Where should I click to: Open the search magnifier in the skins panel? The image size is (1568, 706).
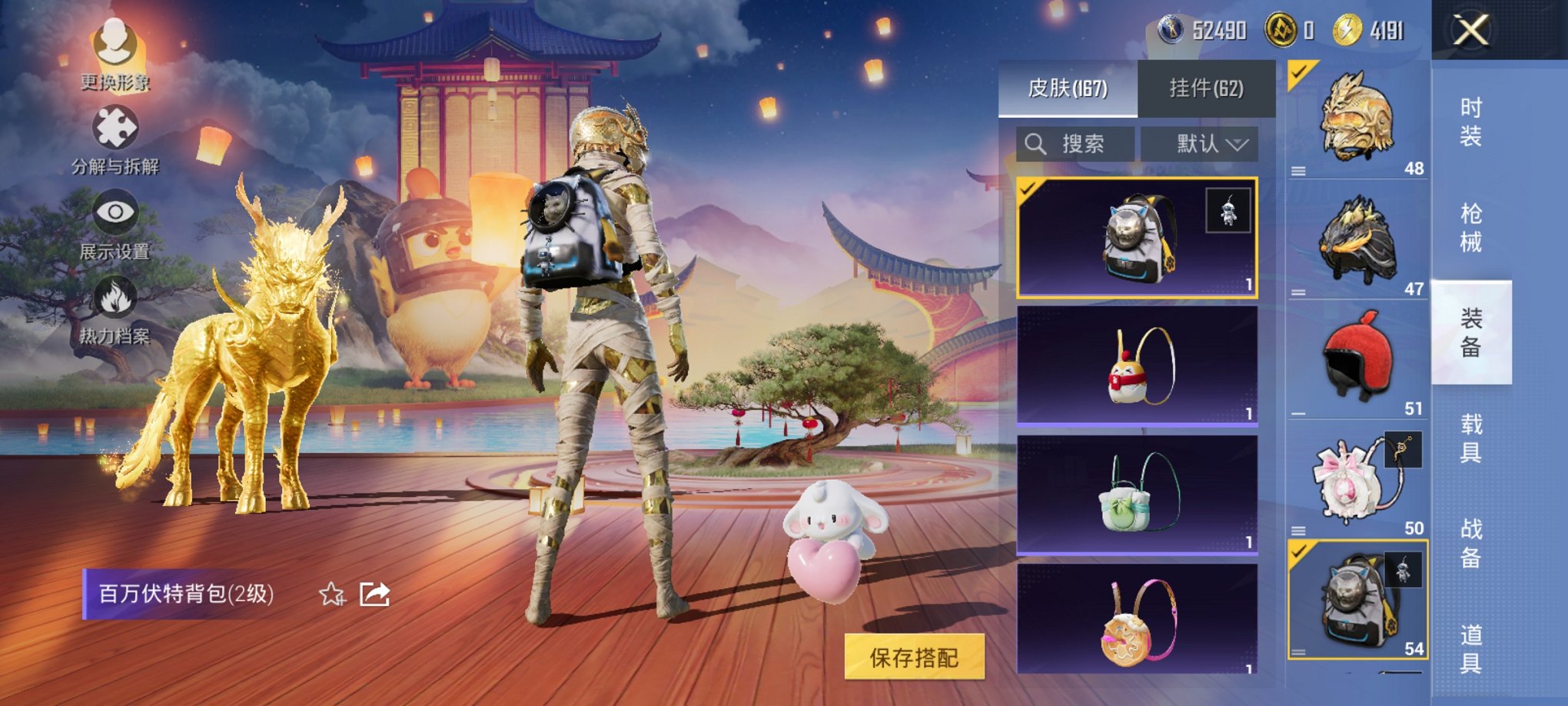1036,143
